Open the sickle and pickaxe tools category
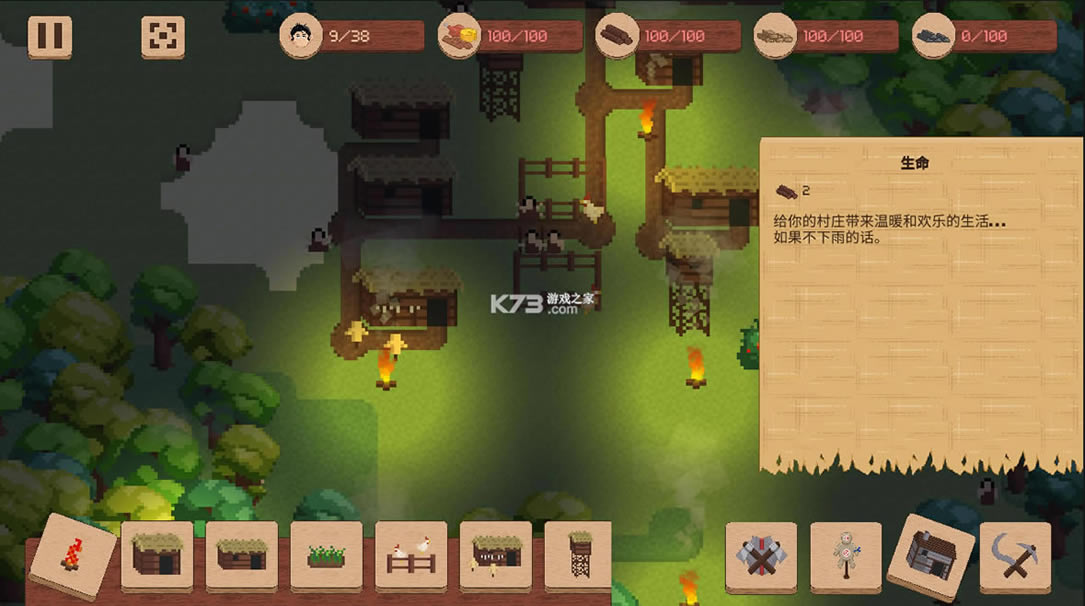 (x=1015, y=554)
